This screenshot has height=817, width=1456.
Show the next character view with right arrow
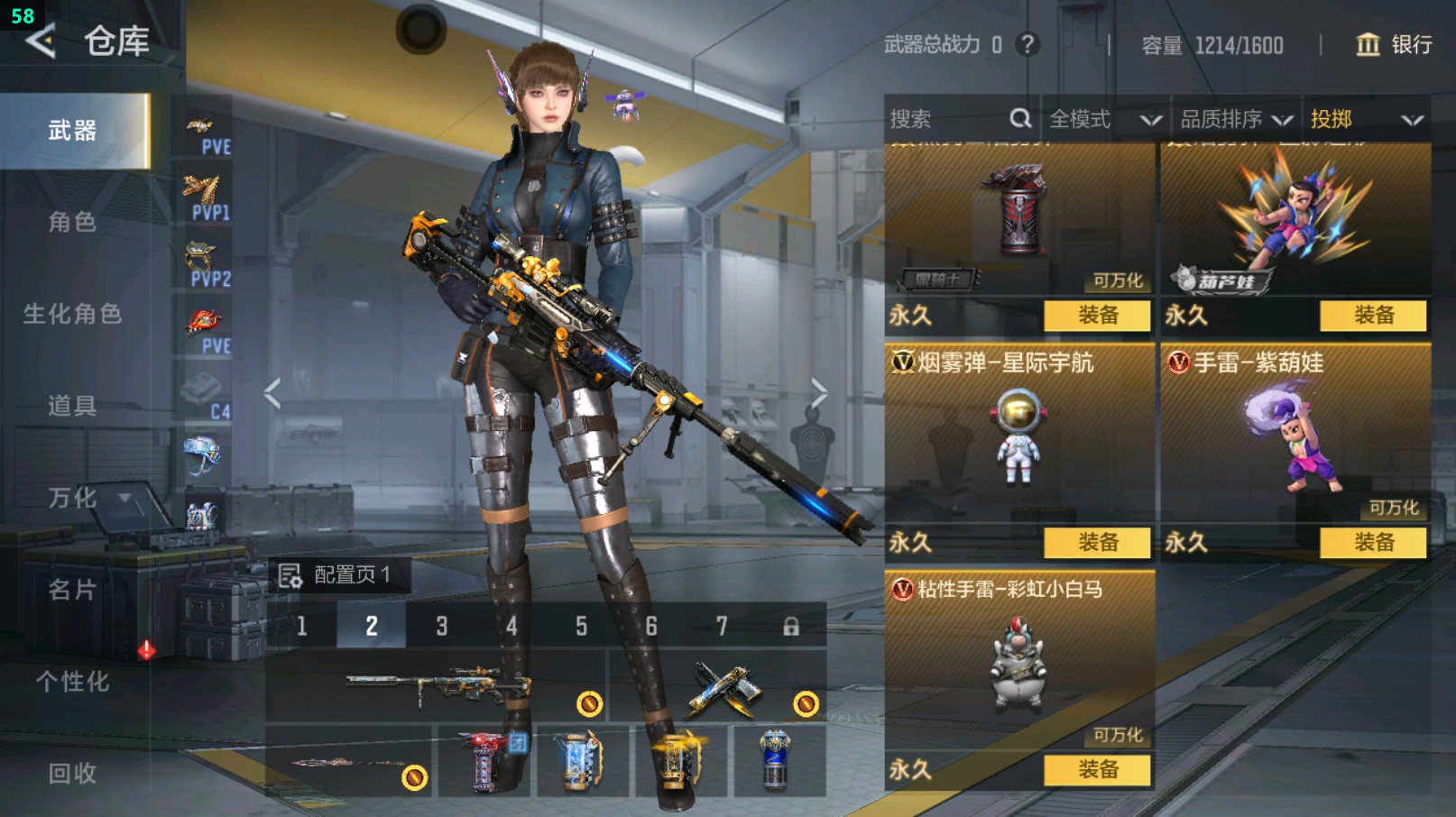tap(818, 393)
